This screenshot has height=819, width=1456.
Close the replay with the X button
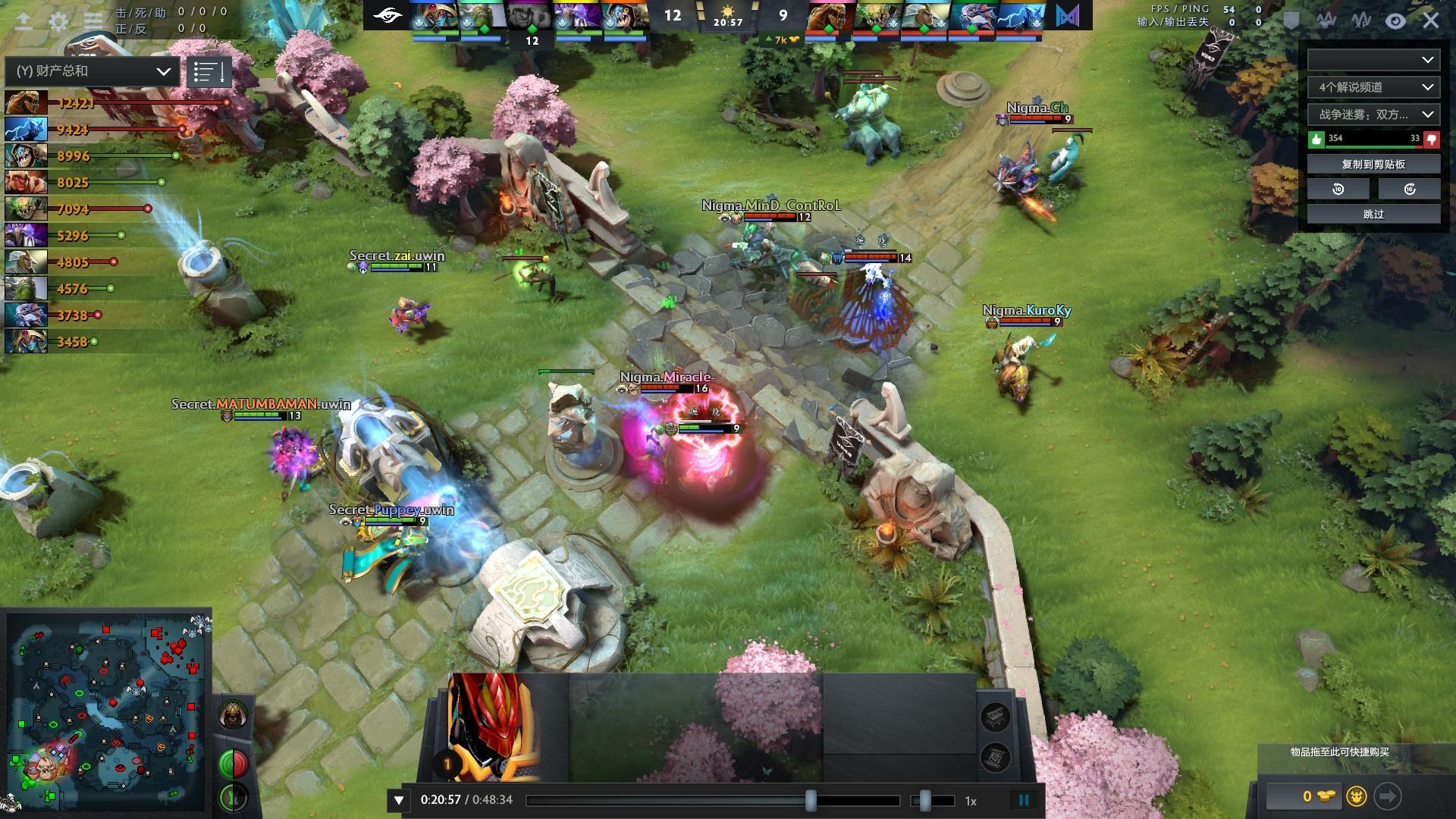point(1431,21)
